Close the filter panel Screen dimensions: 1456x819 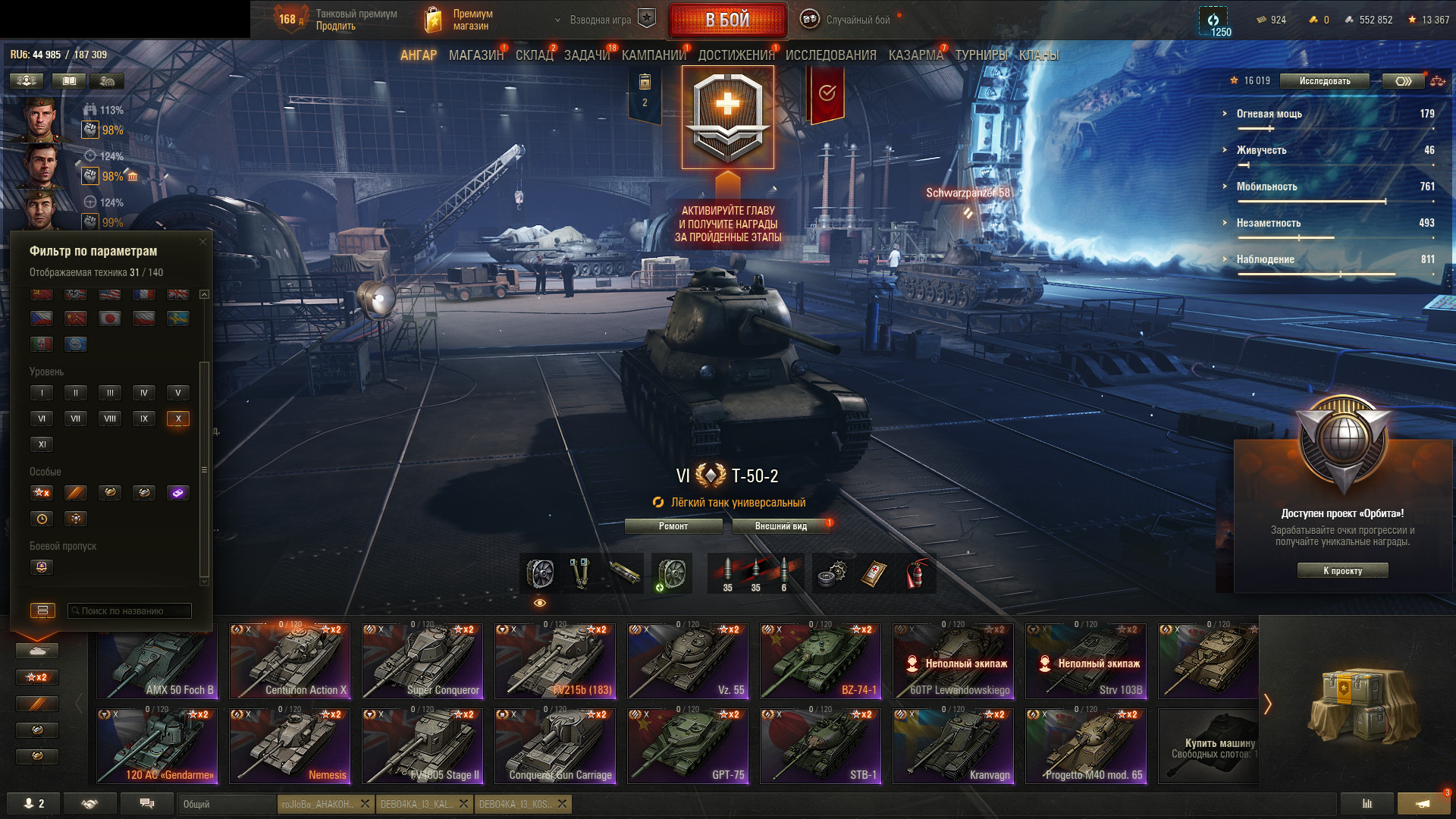pyautogui.click(x=202, y=242)
